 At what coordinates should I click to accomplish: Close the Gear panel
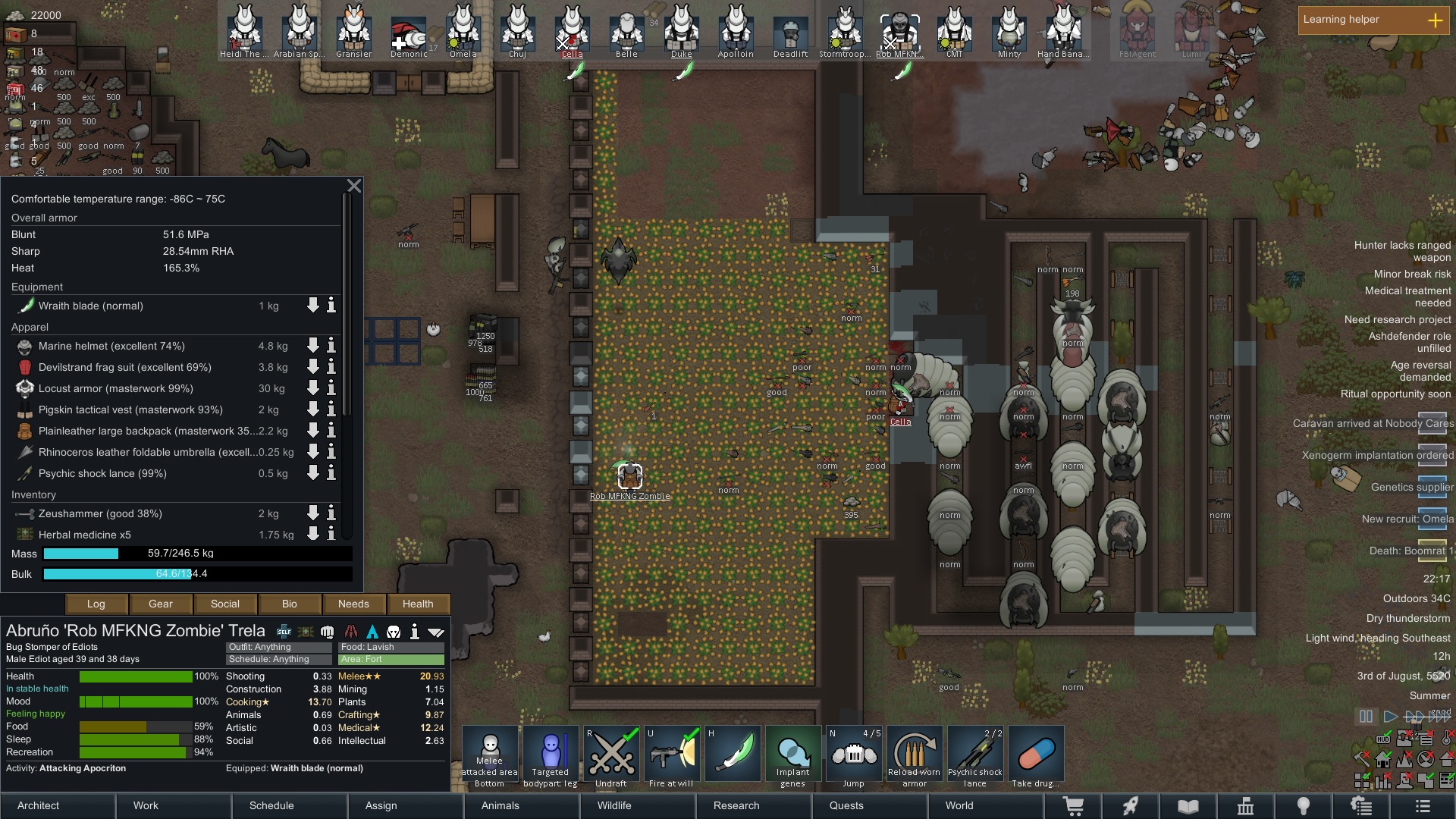click(354, 186)
